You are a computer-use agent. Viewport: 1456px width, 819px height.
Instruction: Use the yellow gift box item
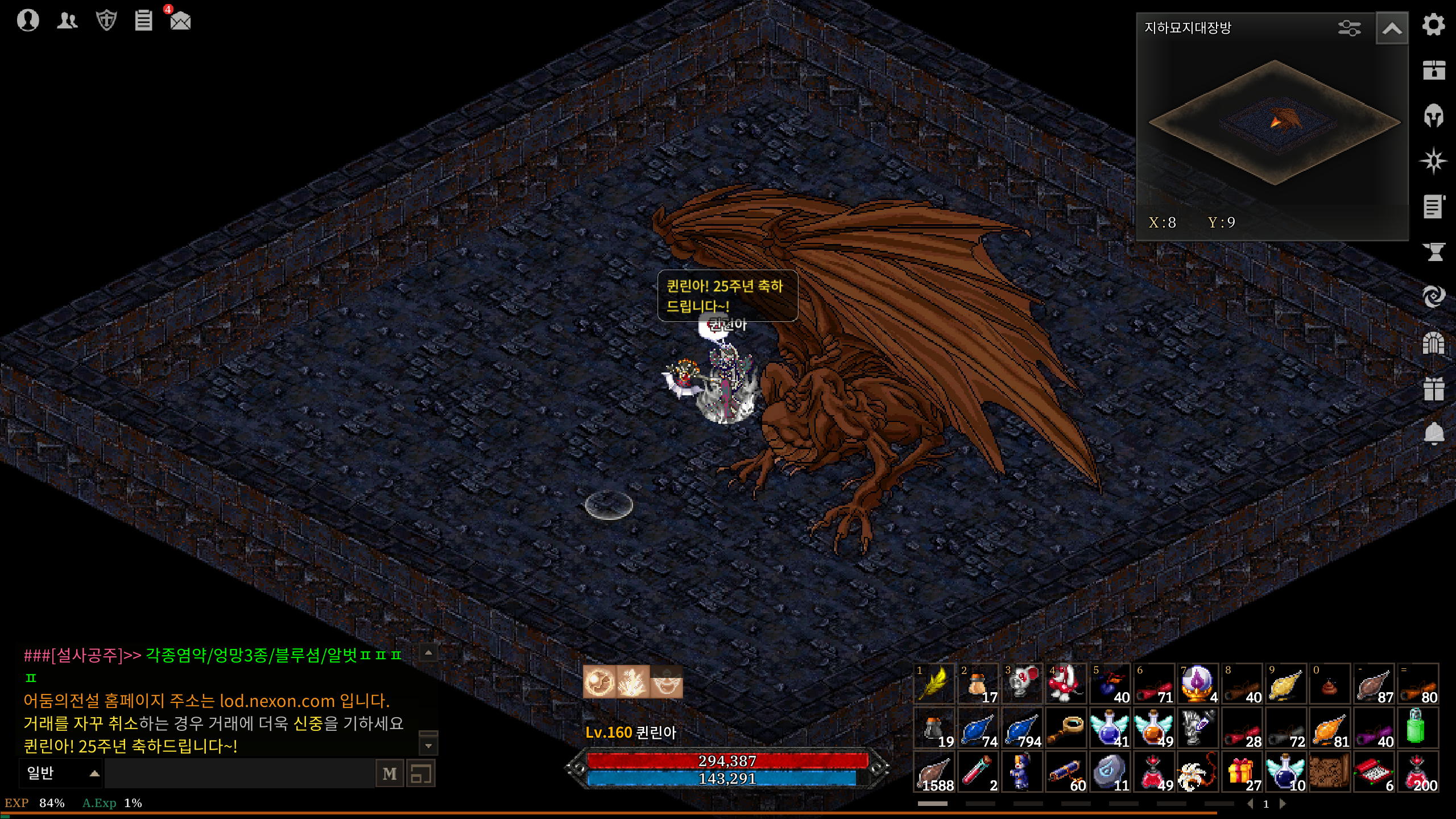[x=1242, y=772]
